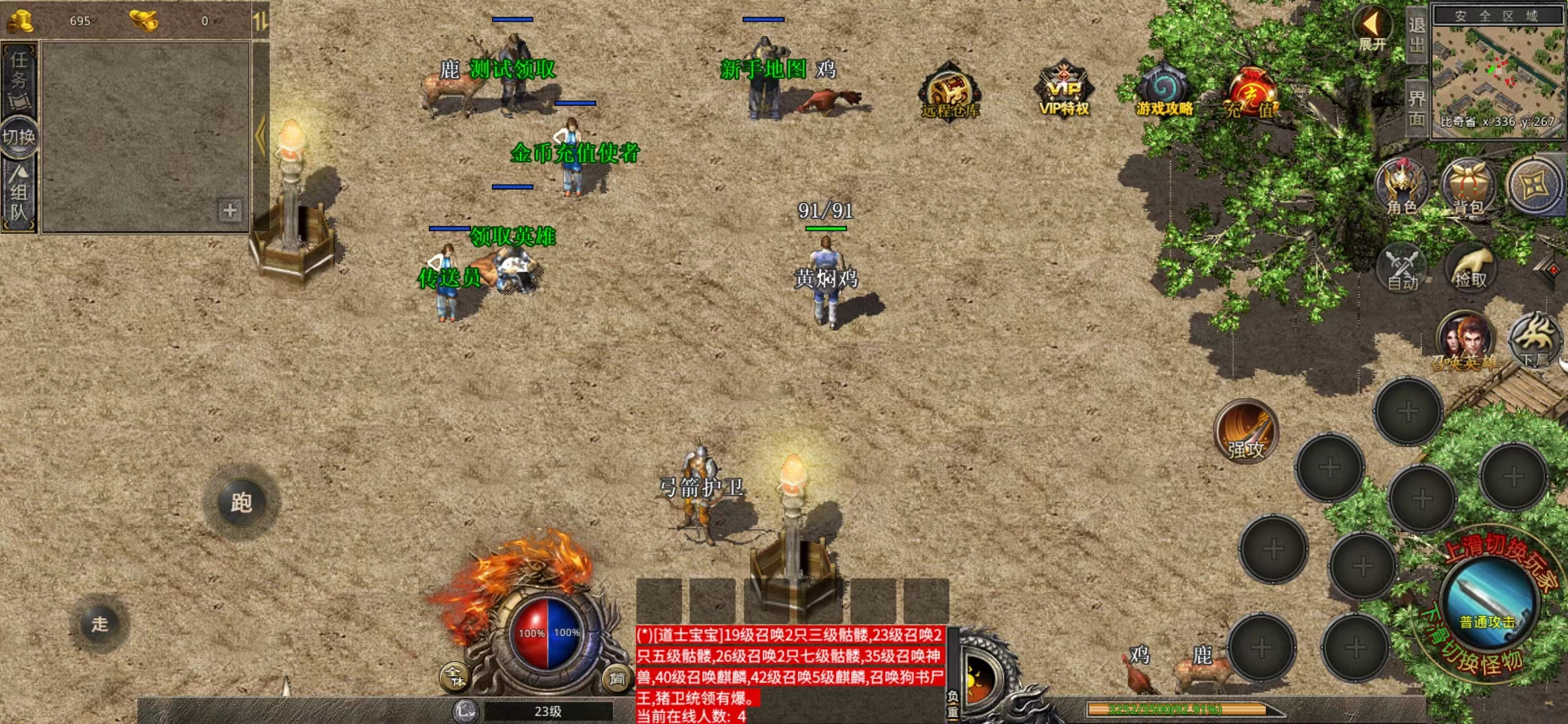Open the 背包 backpack
1568x724 pixels.
tap(1468, 186)
